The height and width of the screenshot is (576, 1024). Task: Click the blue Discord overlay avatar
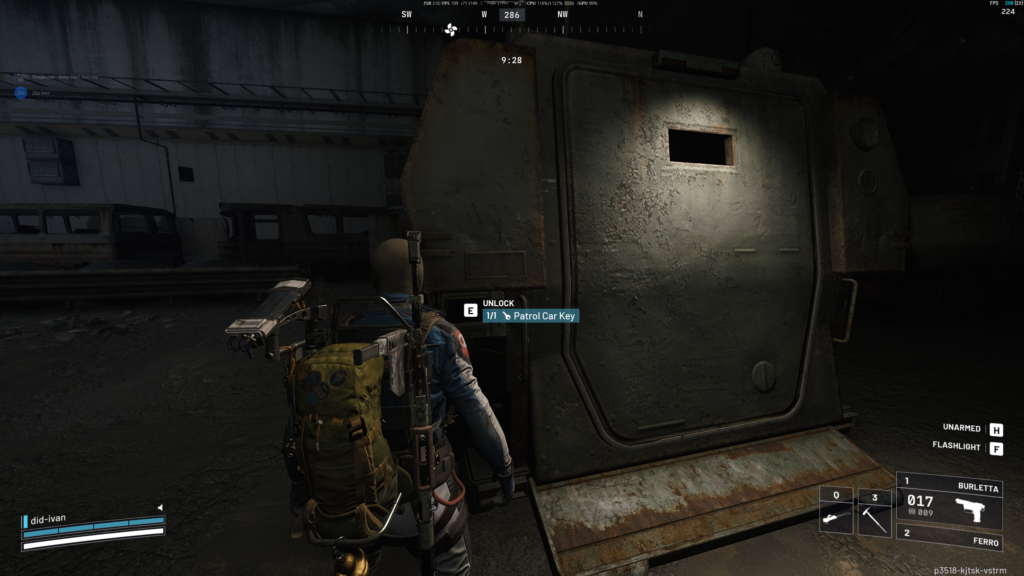21,93
